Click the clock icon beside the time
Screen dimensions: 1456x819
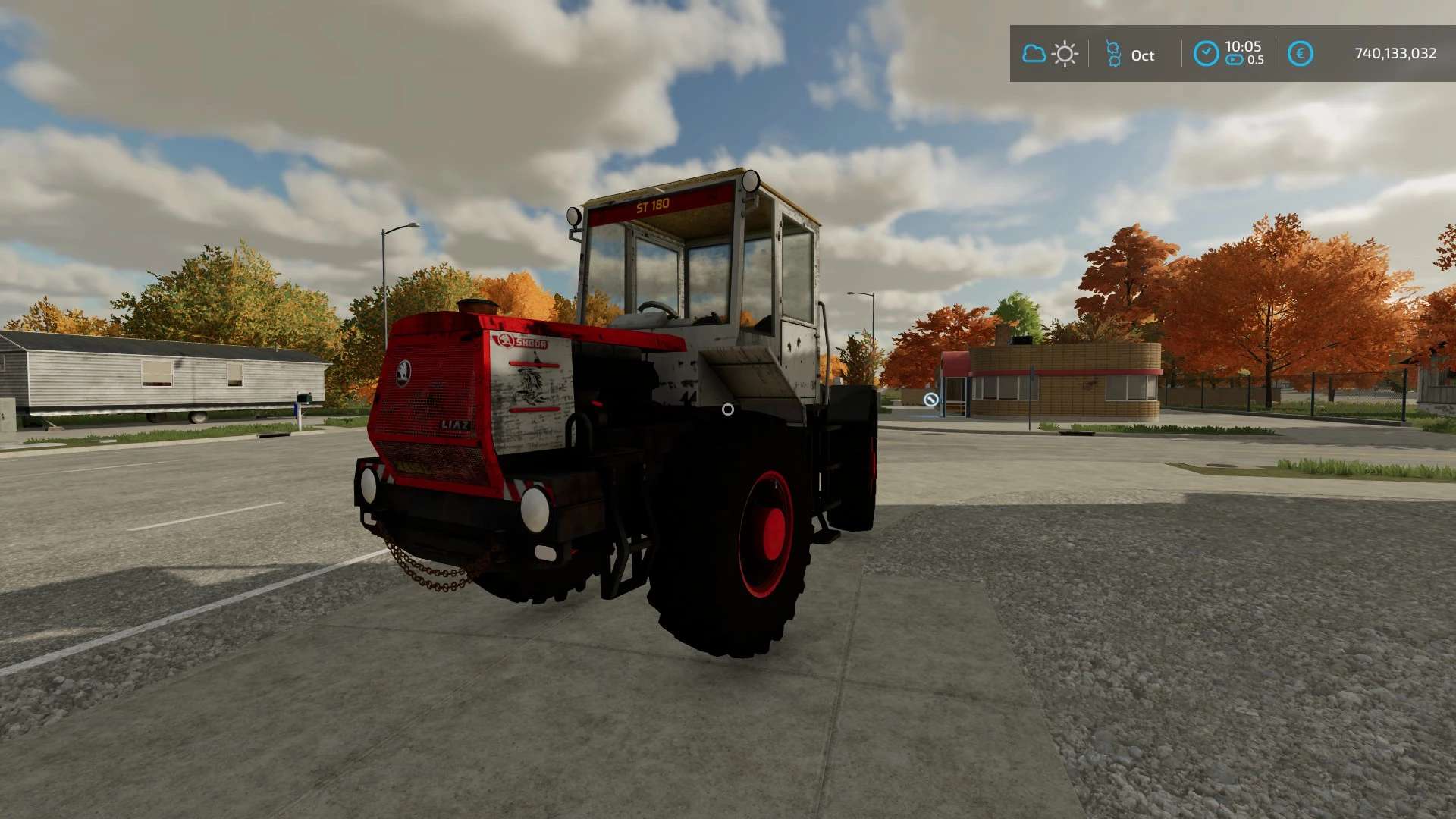coord(1206,54)
